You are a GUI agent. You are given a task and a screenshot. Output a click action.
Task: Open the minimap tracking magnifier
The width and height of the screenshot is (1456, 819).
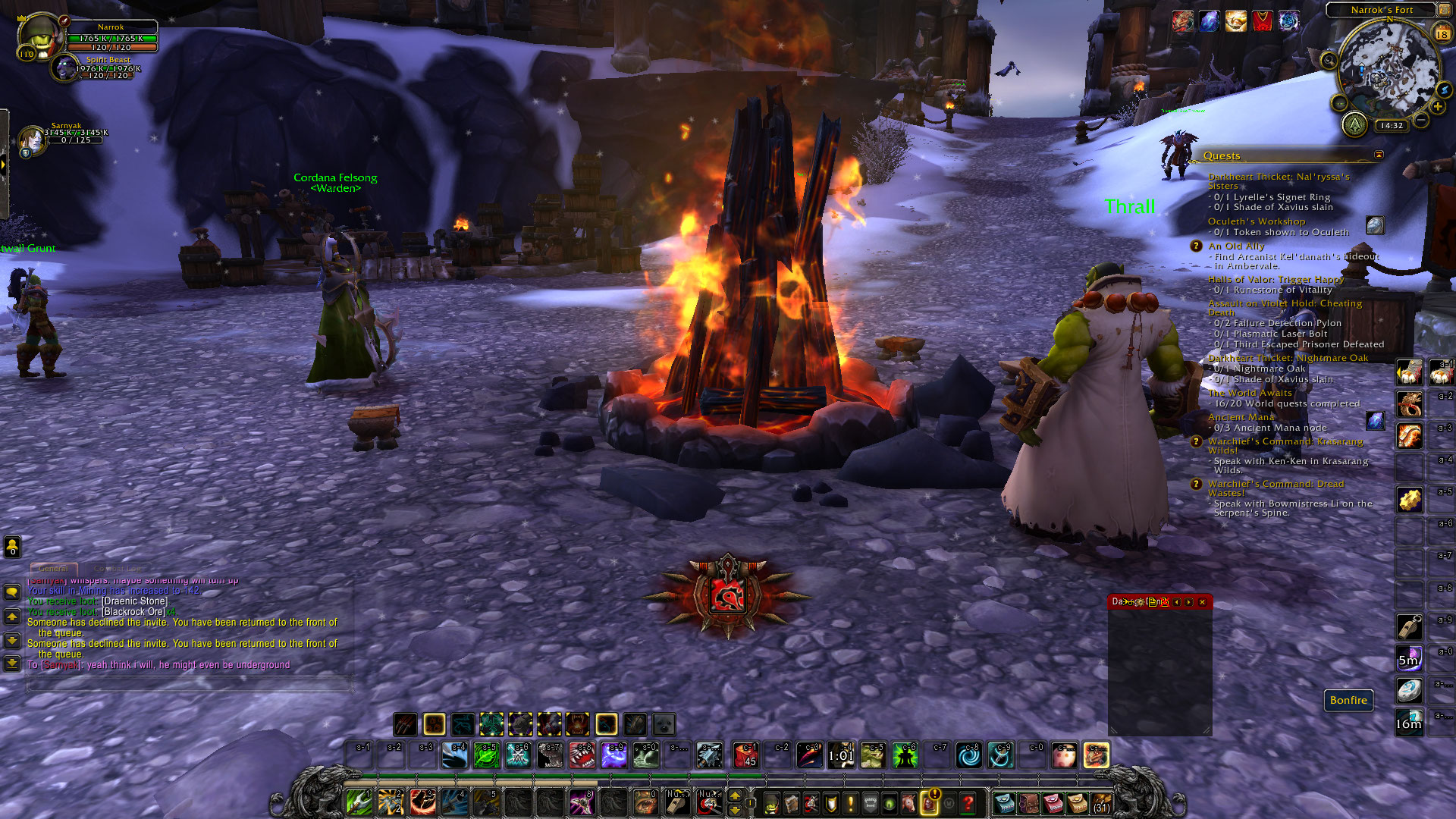point(1329,61)
